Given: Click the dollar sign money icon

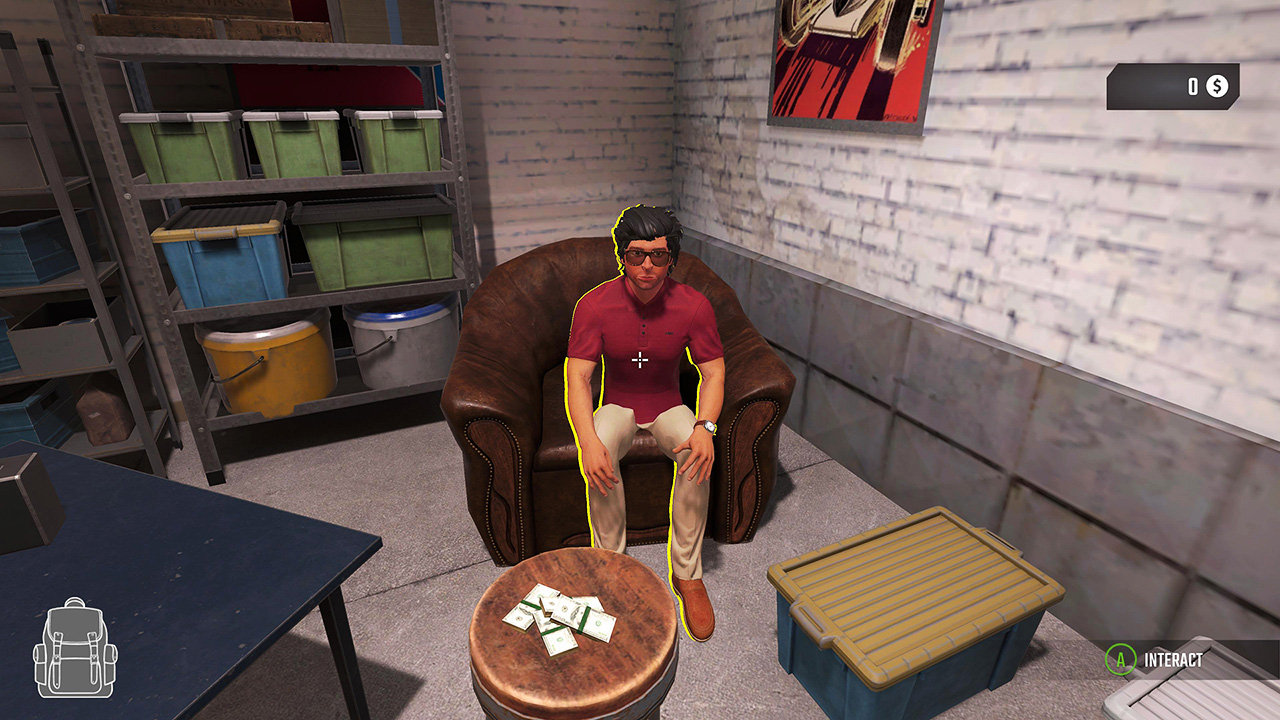Looking at the screenshot, I should (1216, 88).
